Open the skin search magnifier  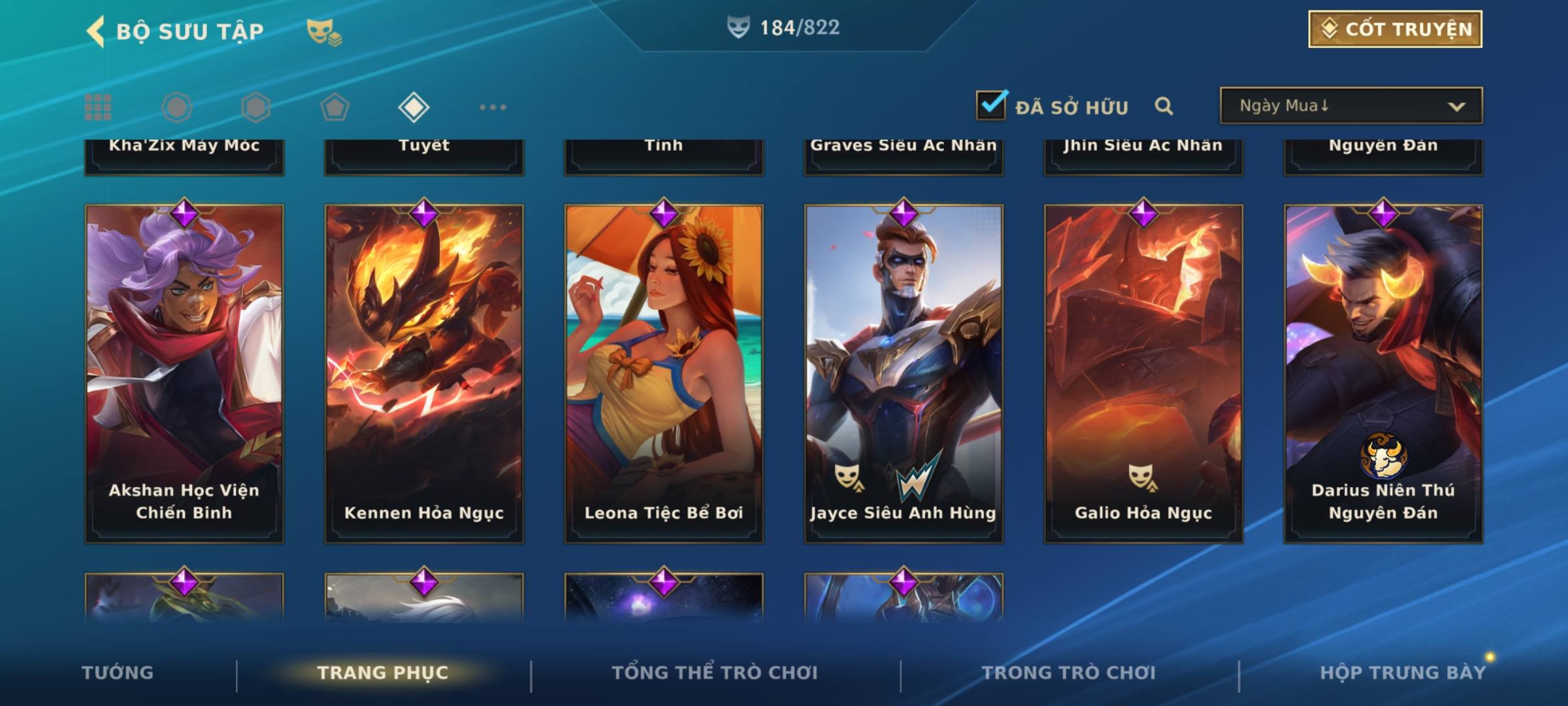(x=1164, y=106)
